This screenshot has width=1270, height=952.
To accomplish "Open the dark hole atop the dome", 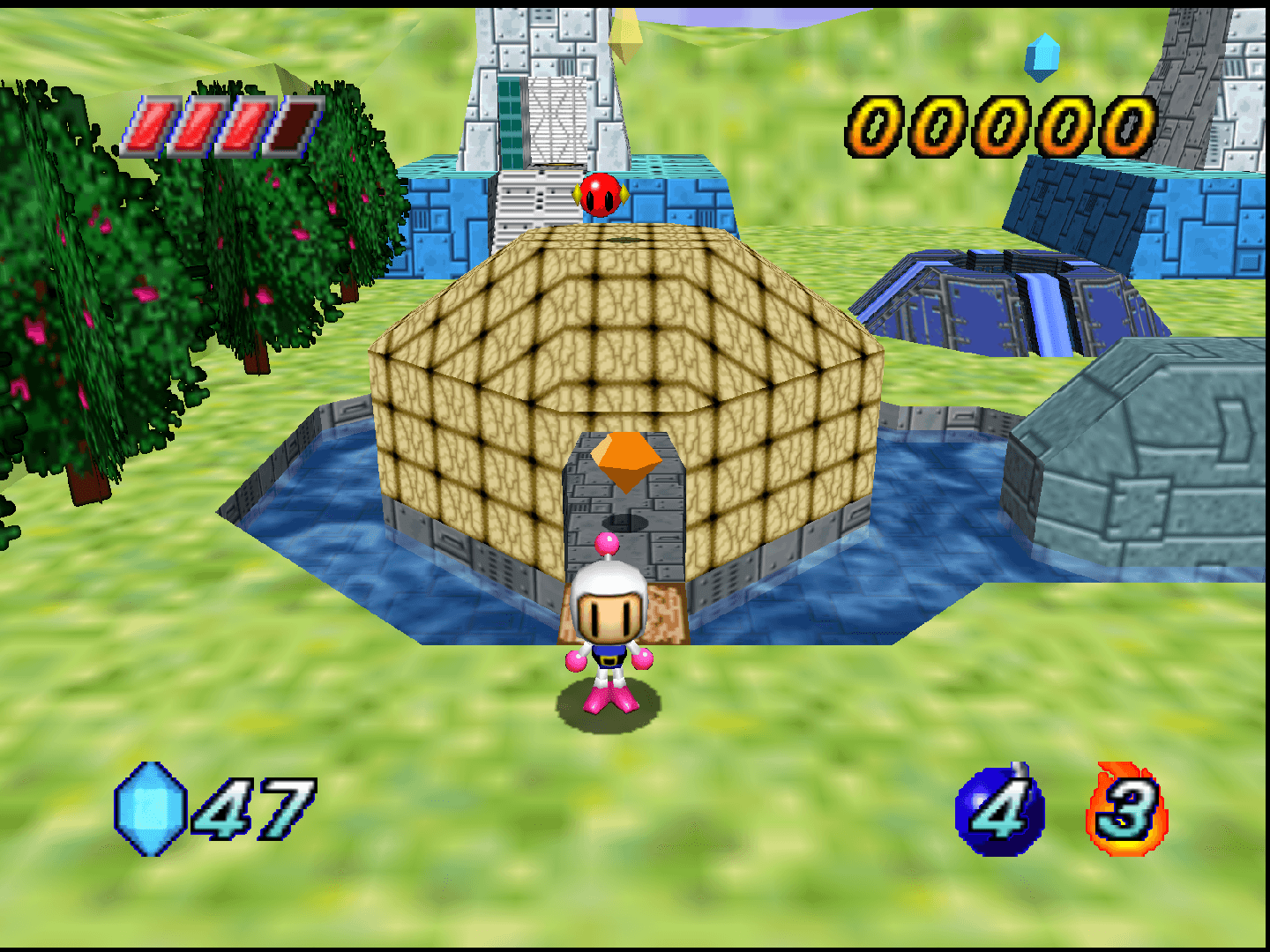I will pos(624,240).
